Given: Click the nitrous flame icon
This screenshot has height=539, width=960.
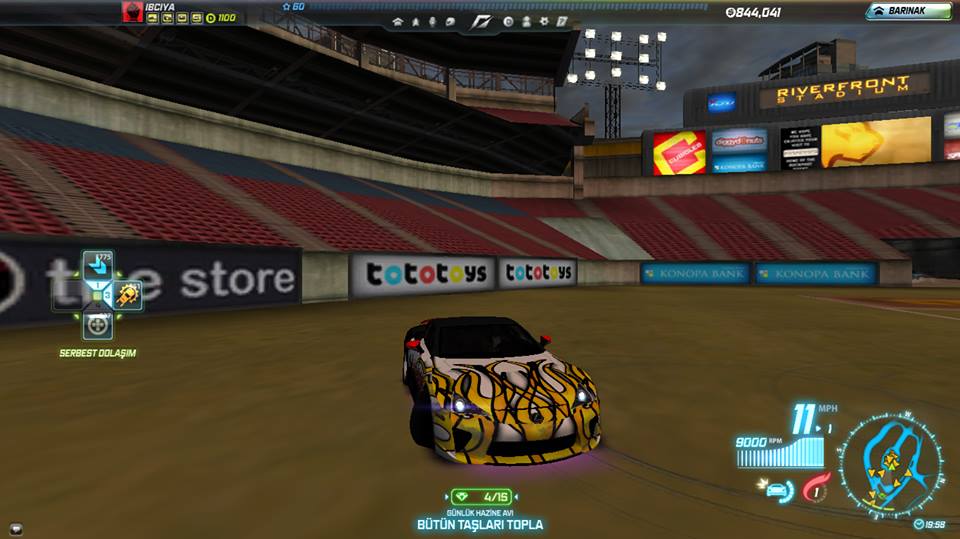Looking at the screenshot, I should point(815,490).
